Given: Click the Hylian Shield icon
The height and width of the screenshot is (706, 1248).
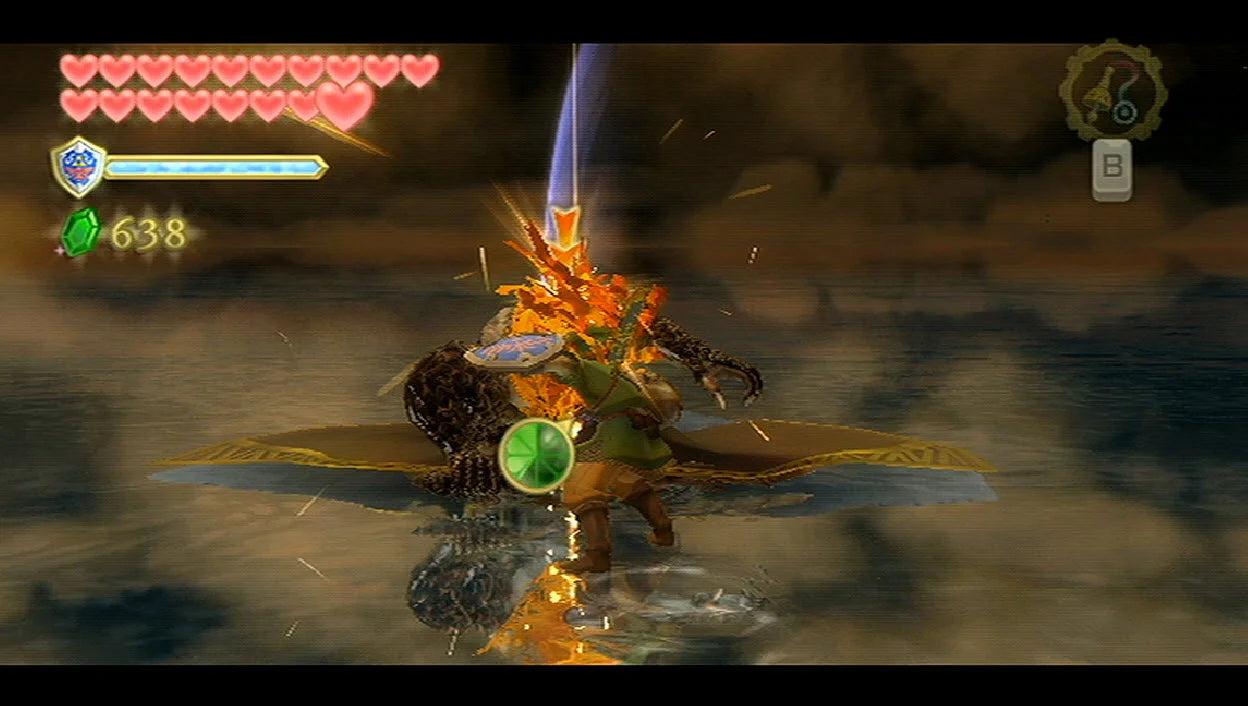Looking at the screenshot, I should click(x=78, y=166).
